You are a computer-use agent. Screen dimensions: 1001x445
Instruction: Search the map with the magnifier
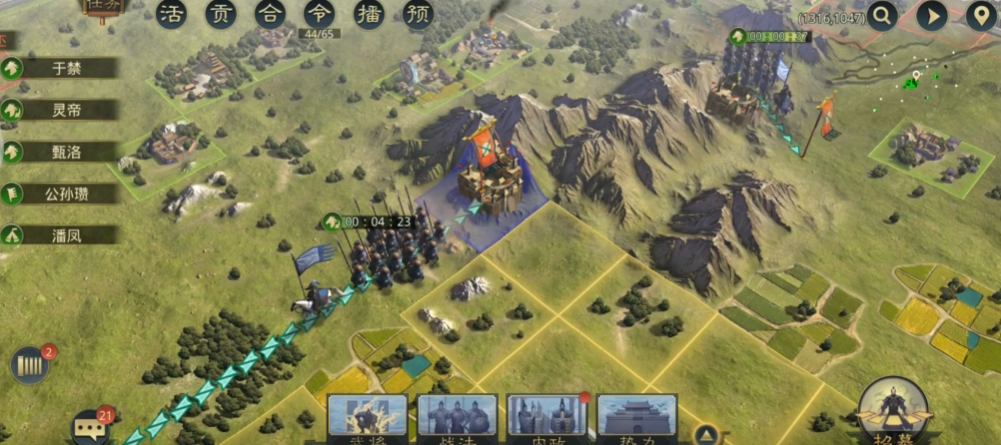(x=883, y=15)
